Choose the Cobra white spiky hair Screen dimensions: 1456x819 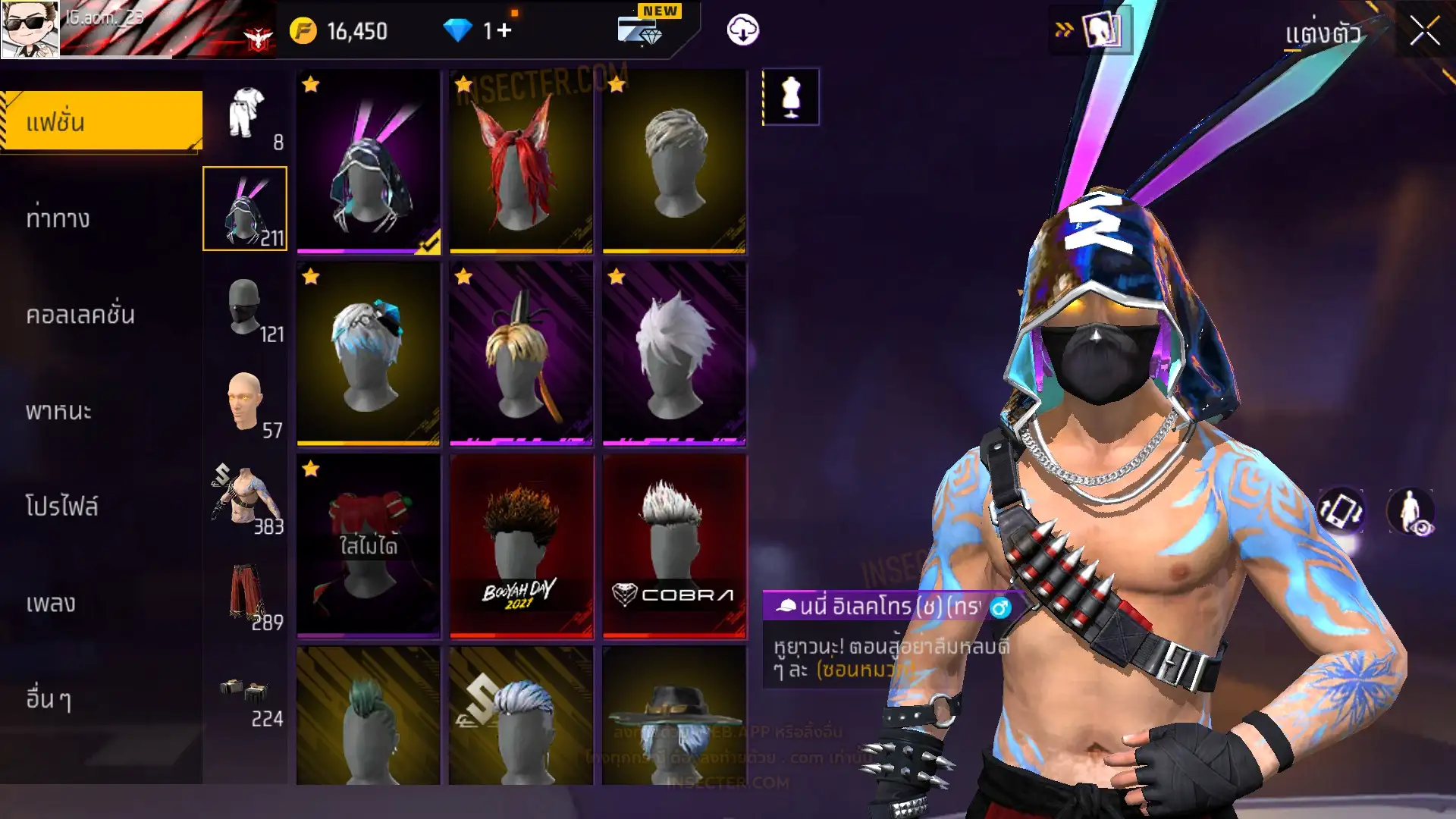(674, 546)
